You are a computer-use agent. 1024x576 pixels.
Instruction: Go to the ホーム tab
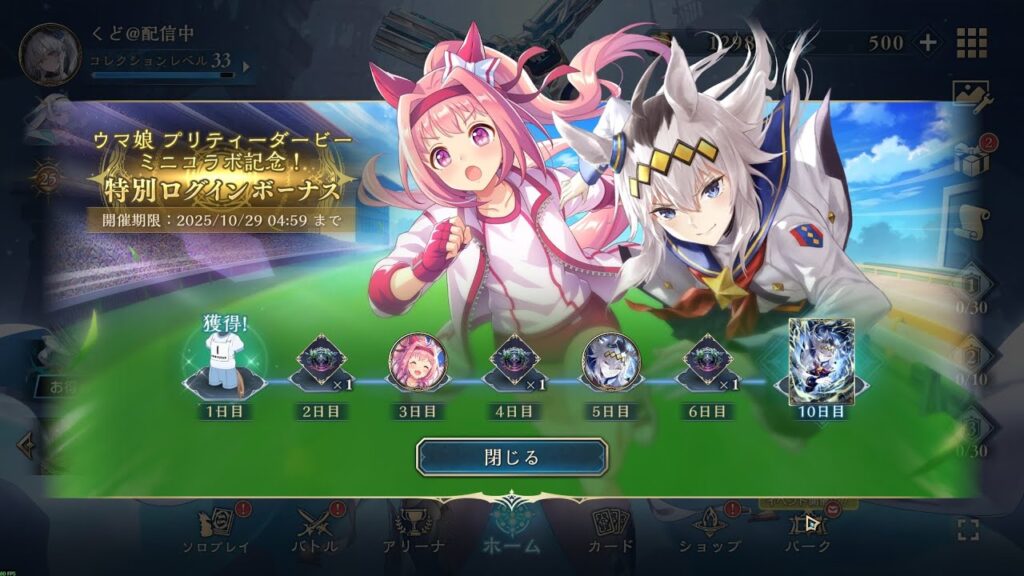point(511,531)
